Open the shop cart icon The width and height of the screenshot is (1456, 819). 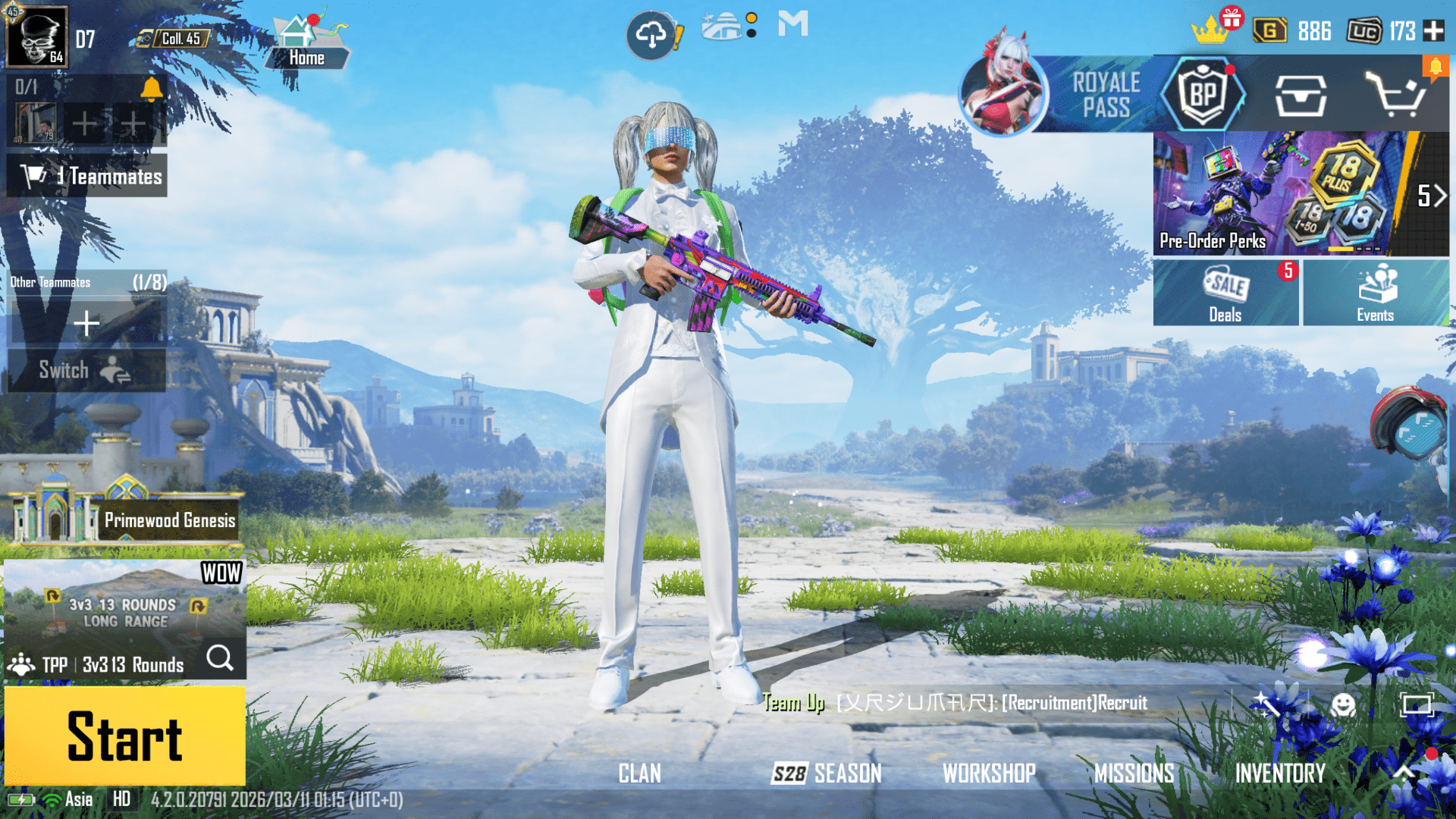pos(1395,94)
